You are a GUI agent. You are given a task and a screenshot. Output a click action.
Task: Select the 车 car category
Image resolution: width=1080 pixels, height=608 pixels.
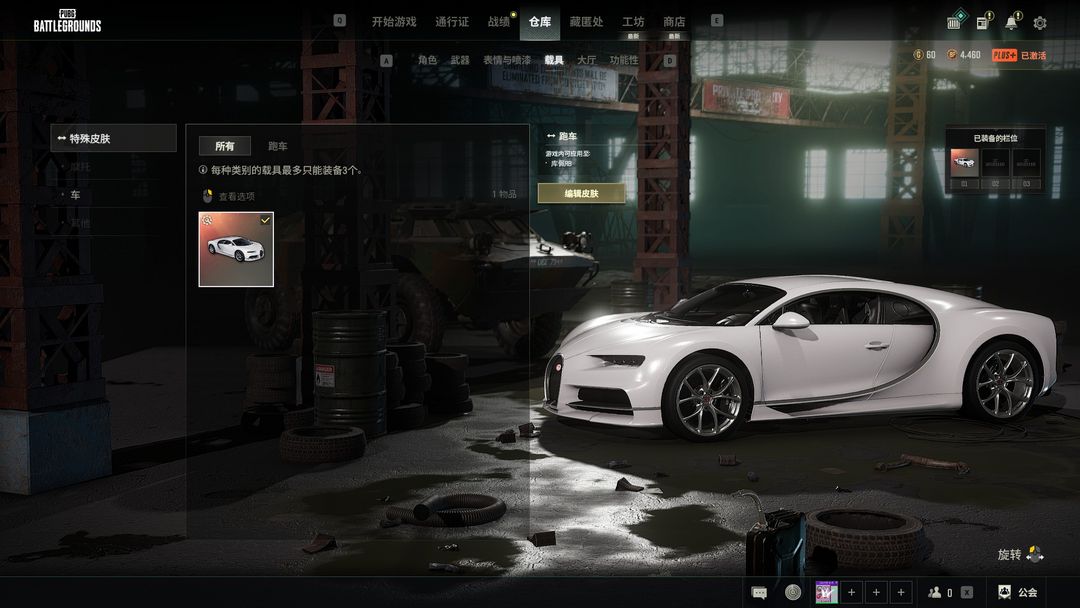click(75, 195)
